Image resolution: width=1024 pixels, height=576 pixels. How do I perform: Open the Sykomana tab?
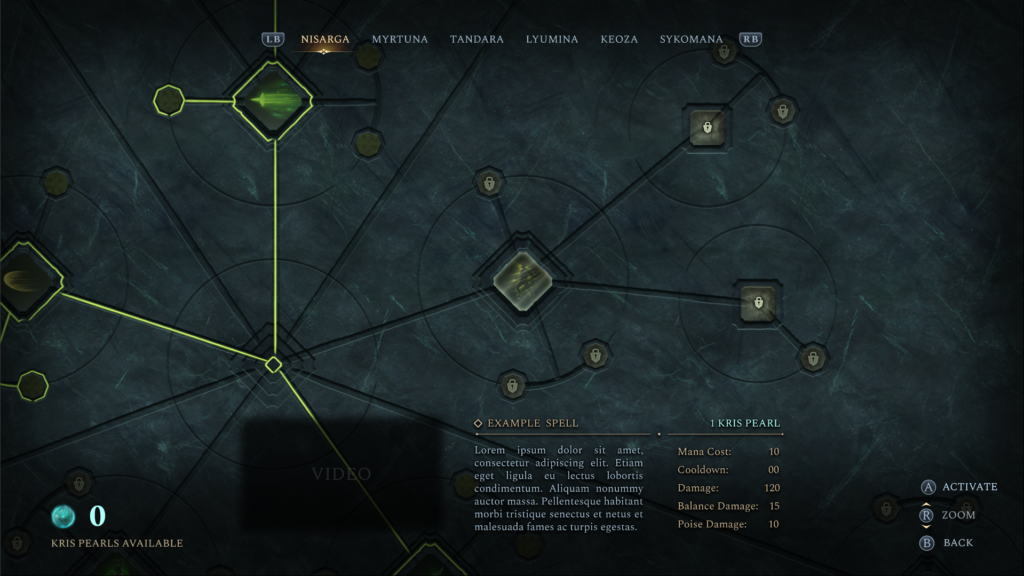coord(691,40)
